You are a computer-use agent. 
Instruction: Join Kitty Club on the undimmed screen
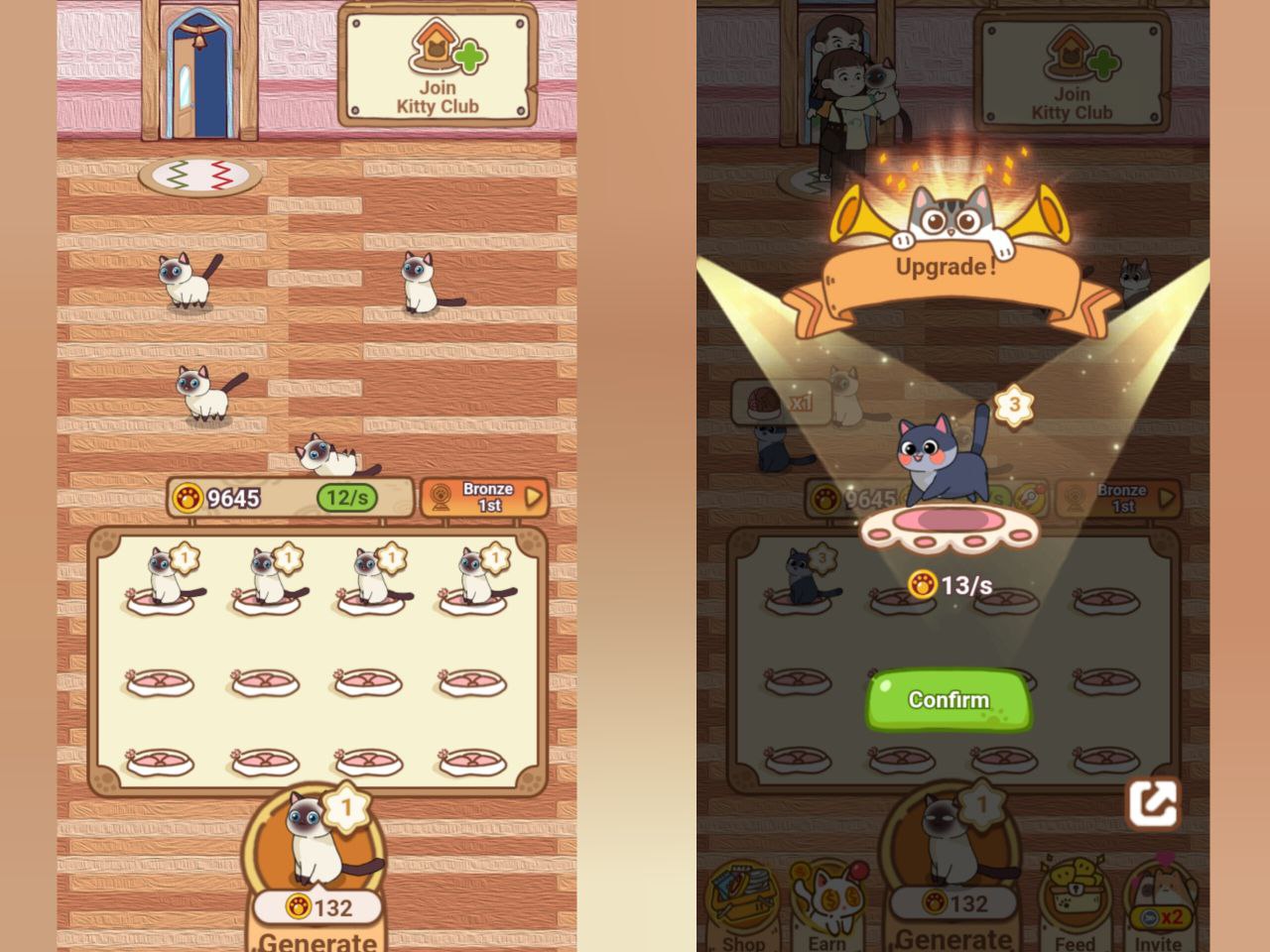coord(438,67)
